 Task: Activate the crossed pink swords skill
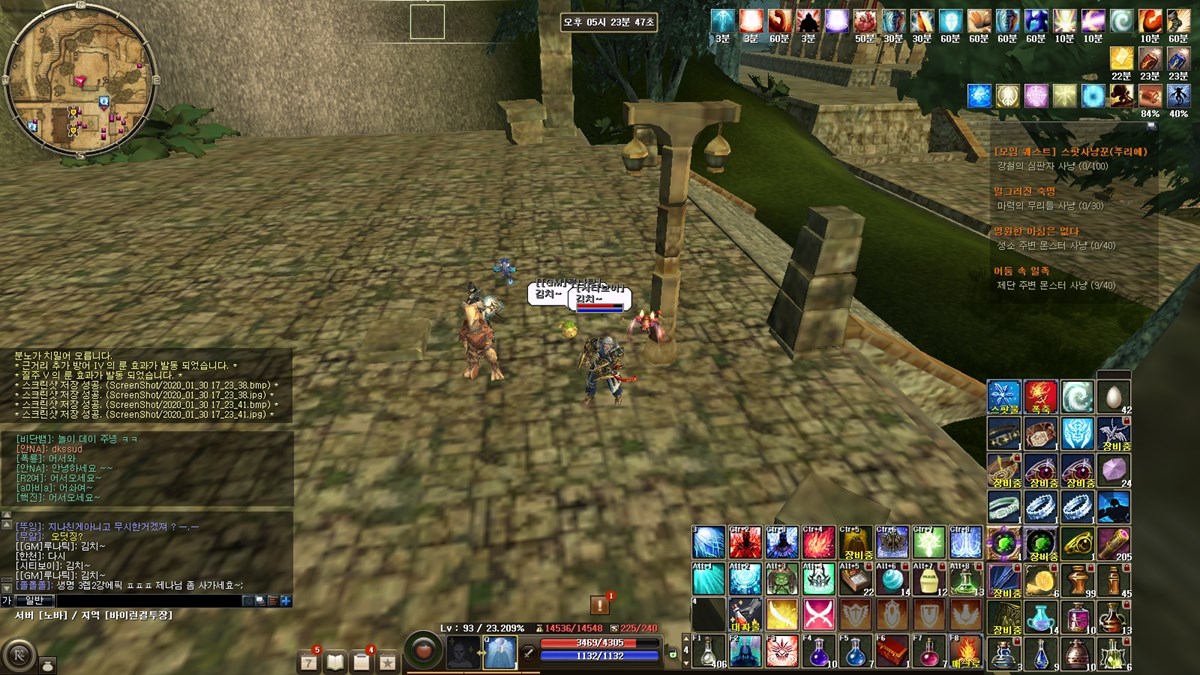819,614
